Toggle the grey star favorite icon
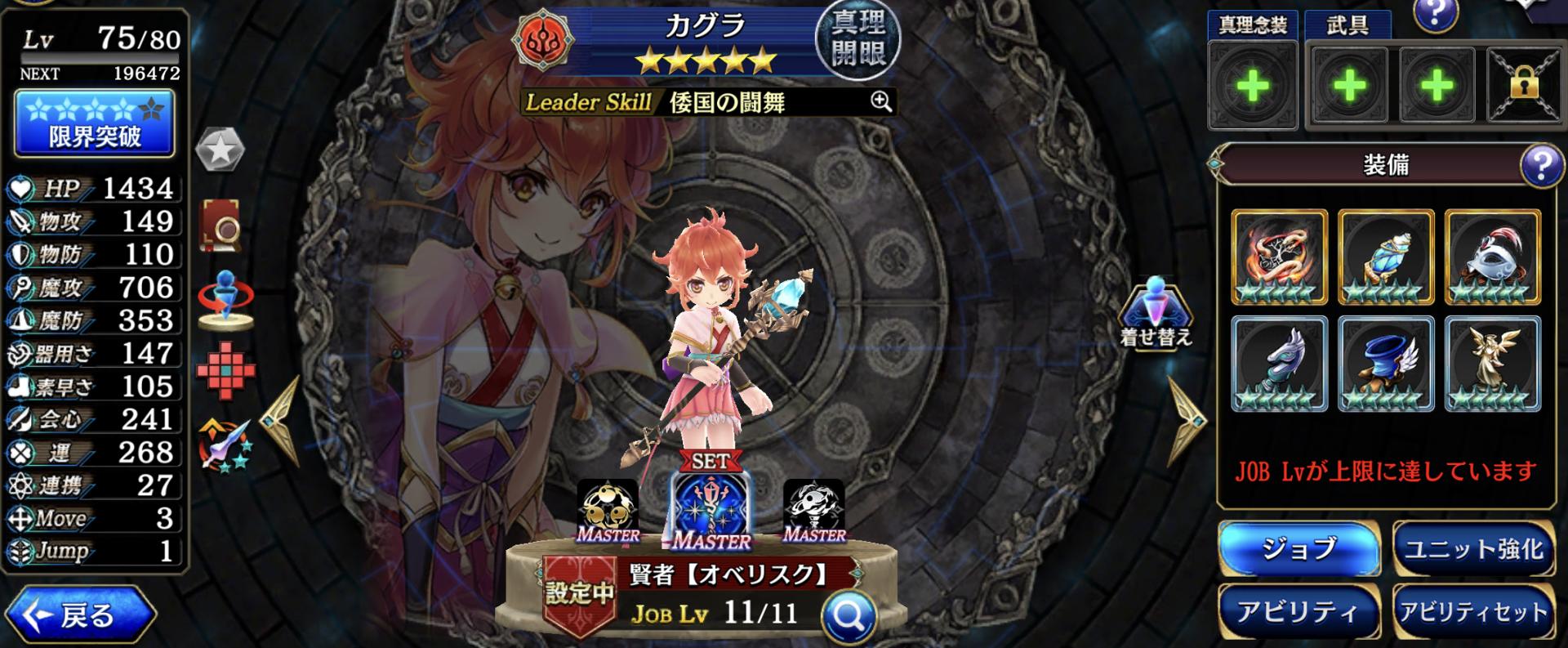This screenshot has height=648, width=1568. click(x=220, y=150)
